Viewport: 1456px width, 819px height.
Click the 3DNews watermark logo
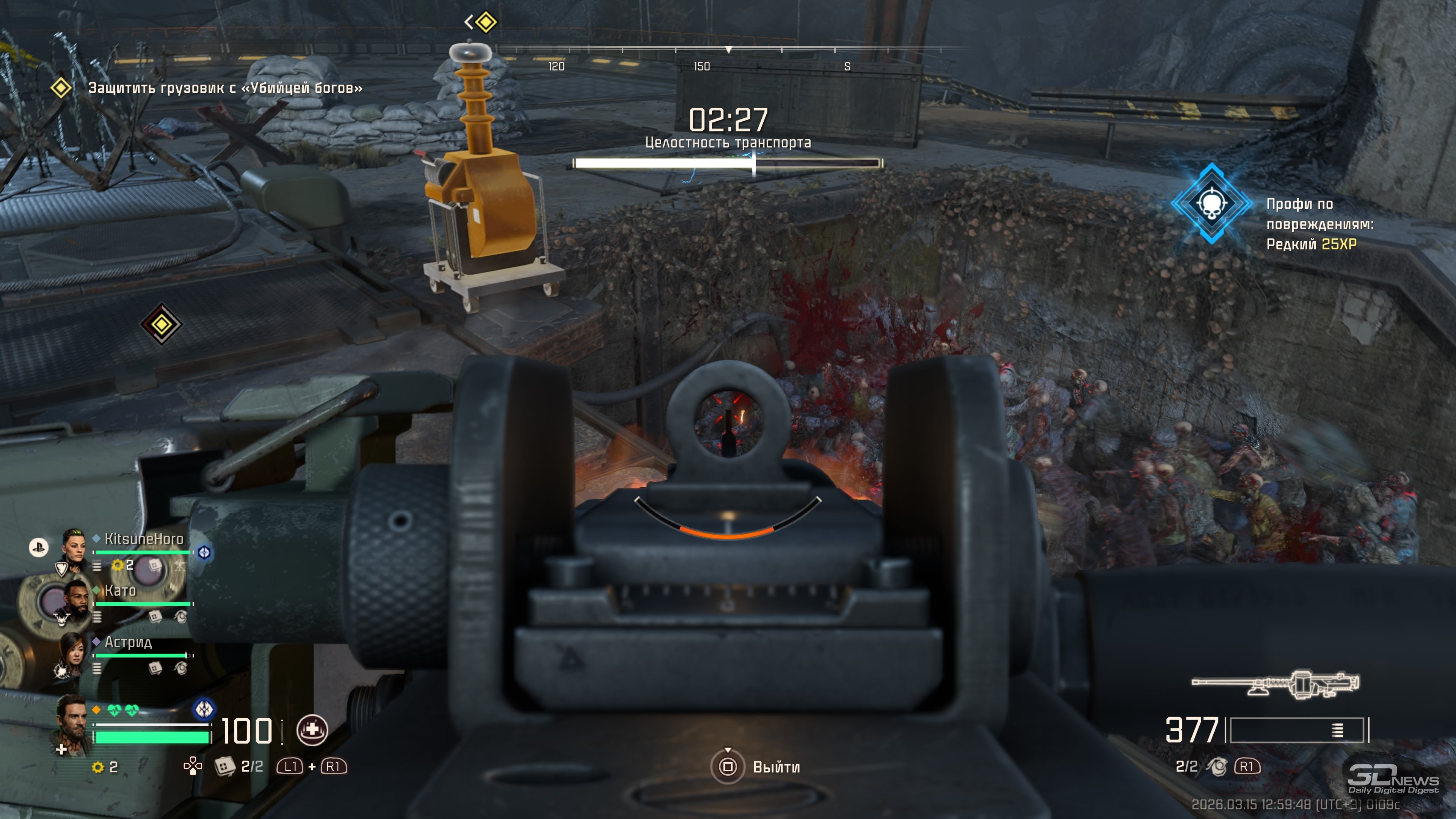tap(1393, 780)
